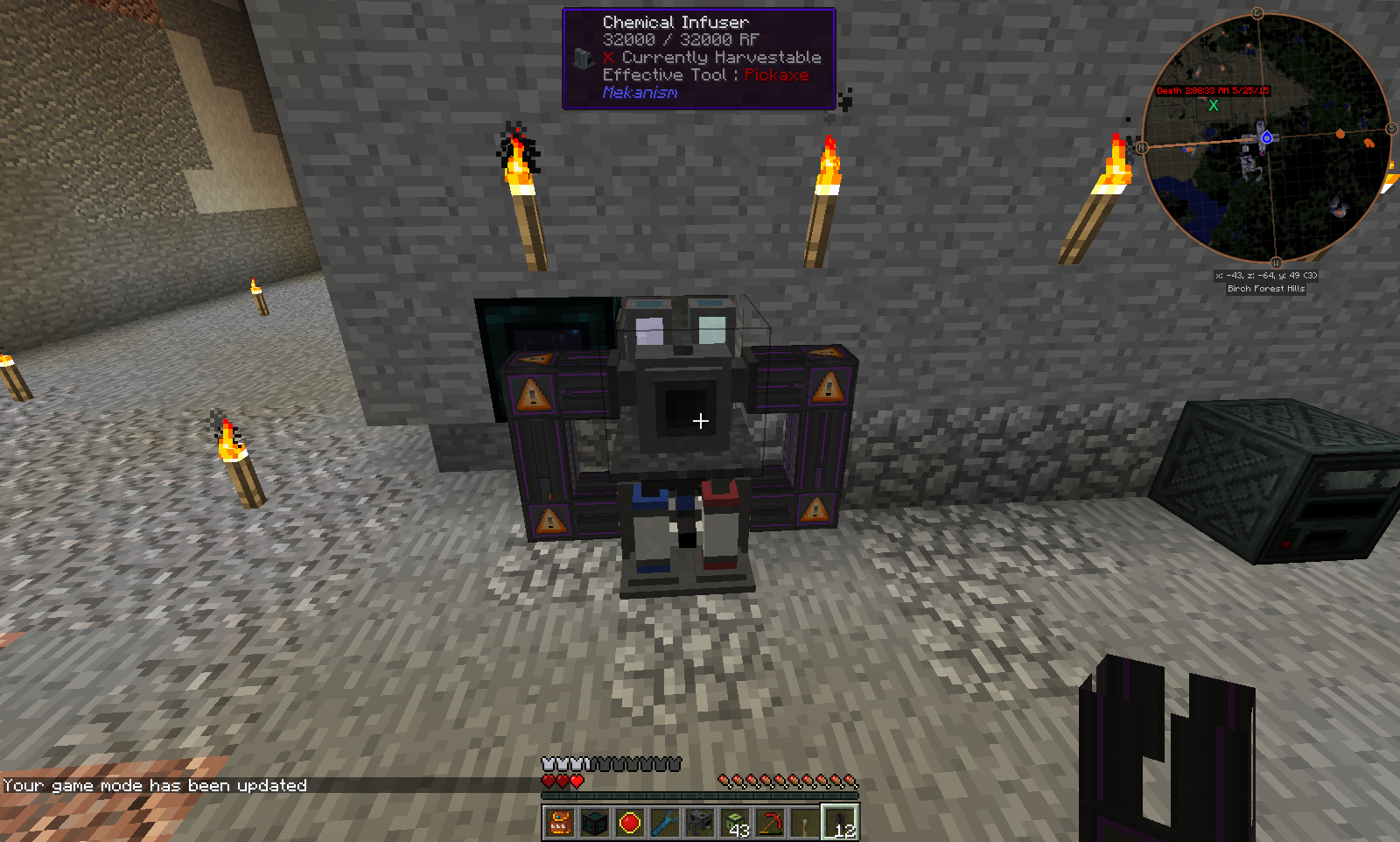Click the green X death waypoint marker
The width and height of the screenshot is (1400, 842).
point(1214,106)
